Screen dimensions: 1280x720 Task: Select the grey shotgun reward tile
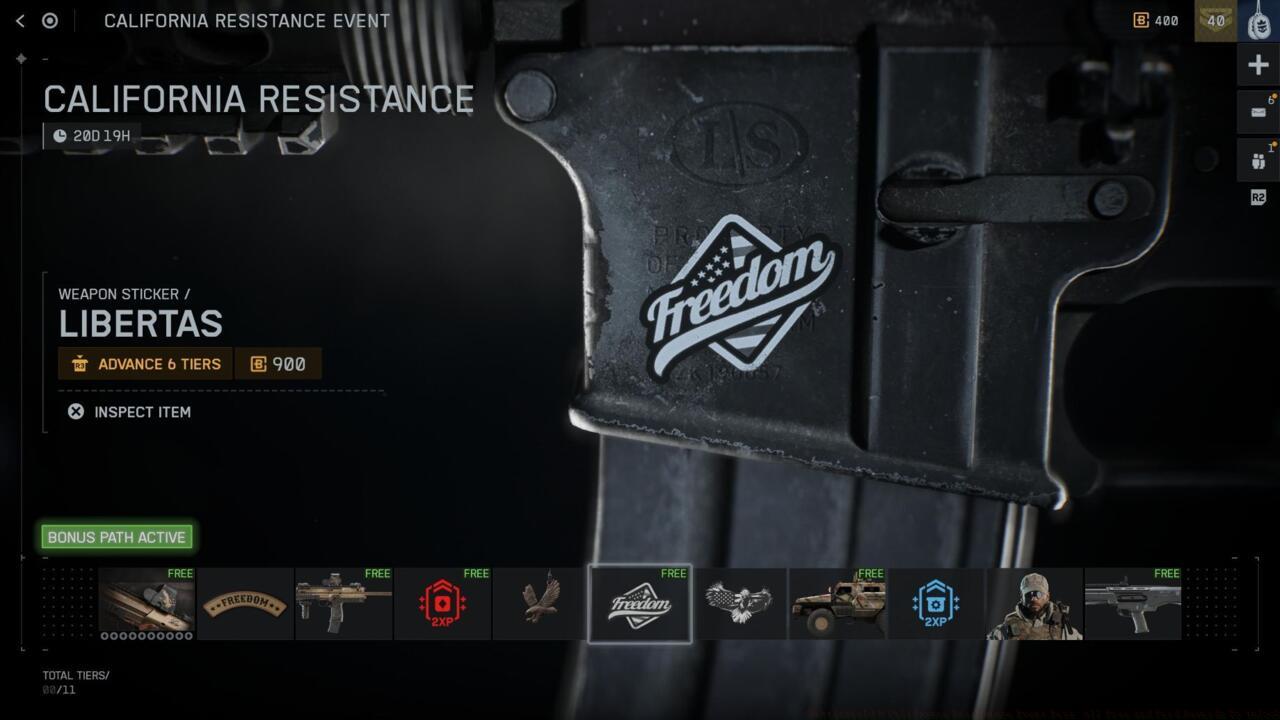click(x=1133, y=604)
